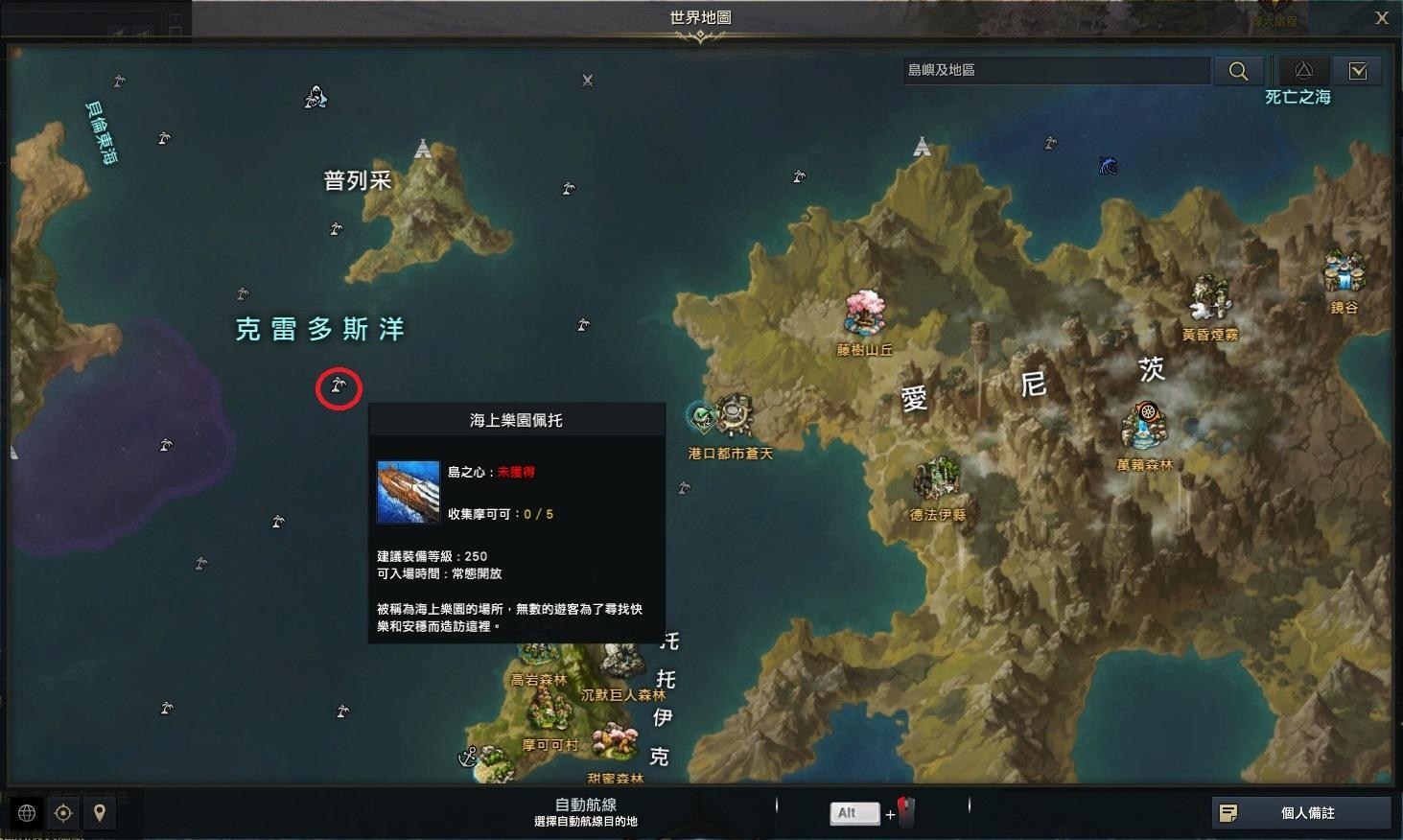The image size is (1403, 840).
Task: Click the location pin marker icon bottom-left
Action: tap(102, 812)
